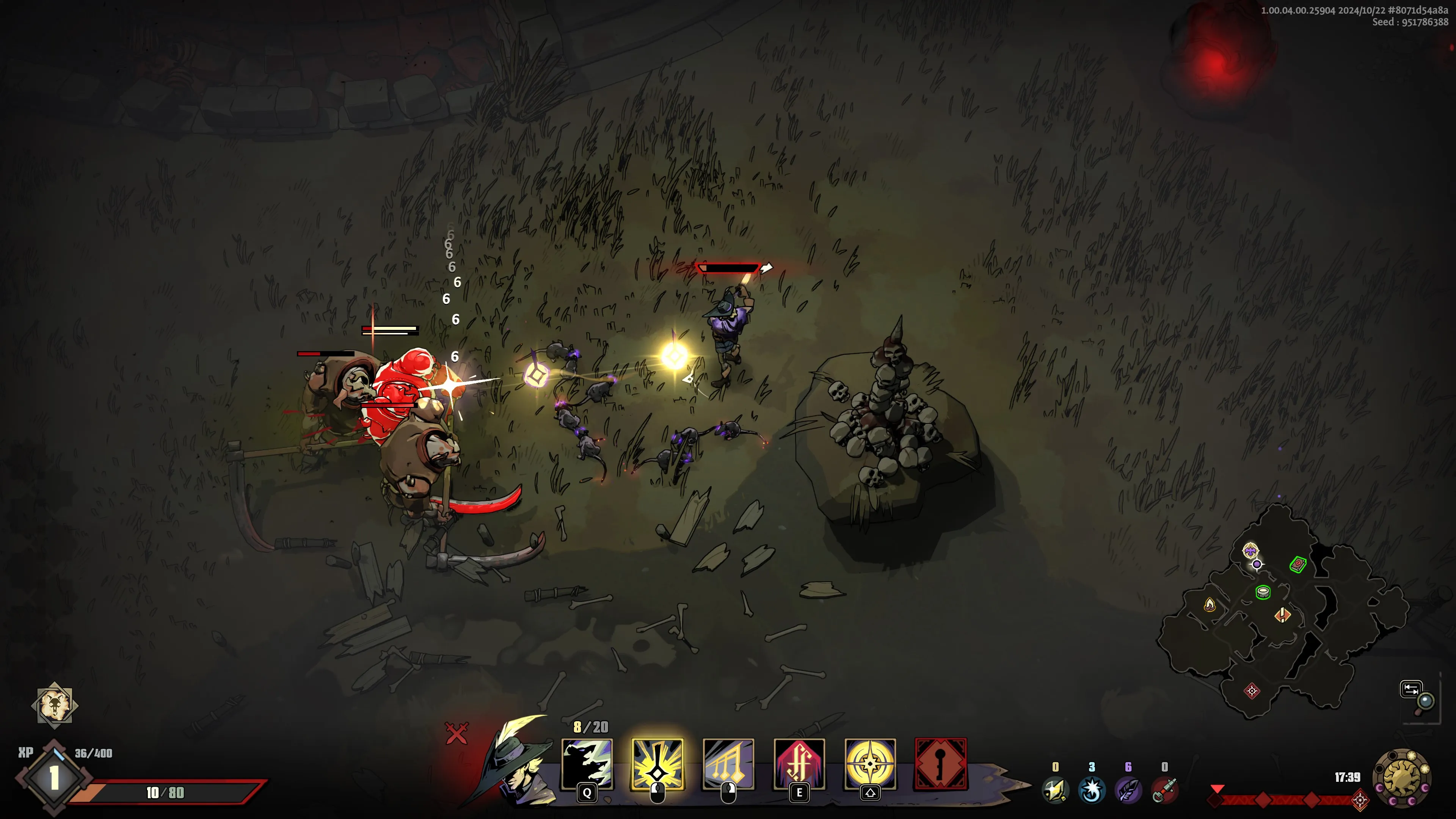Viewport: 1456px width, 819px height.
Task: Activate the shadow wolf ability icon
Action: pyautogui.click(x=587, y=763)
